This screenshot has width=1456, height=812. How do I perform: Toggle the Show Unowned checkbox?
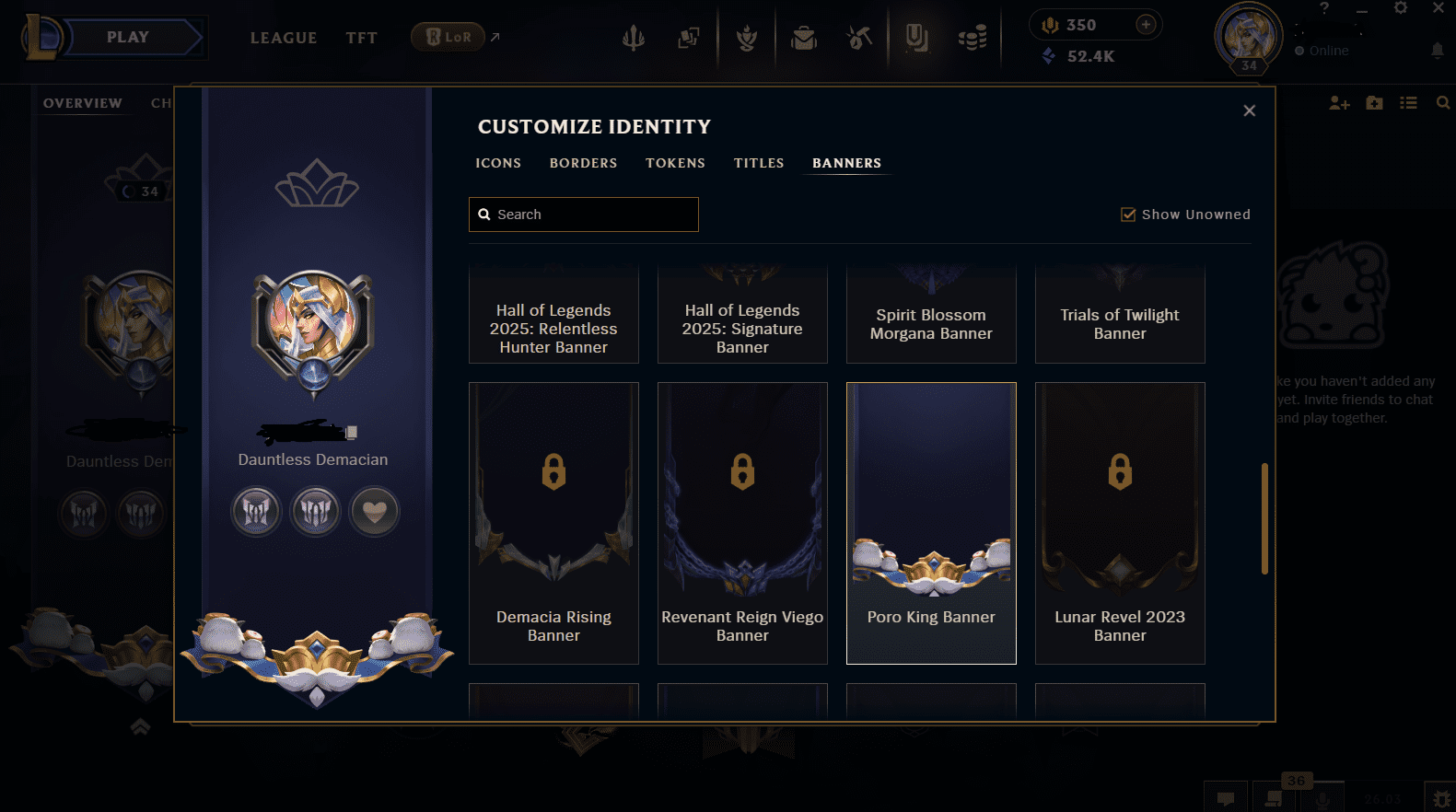pyautogui.click(x=1128, y=215)
